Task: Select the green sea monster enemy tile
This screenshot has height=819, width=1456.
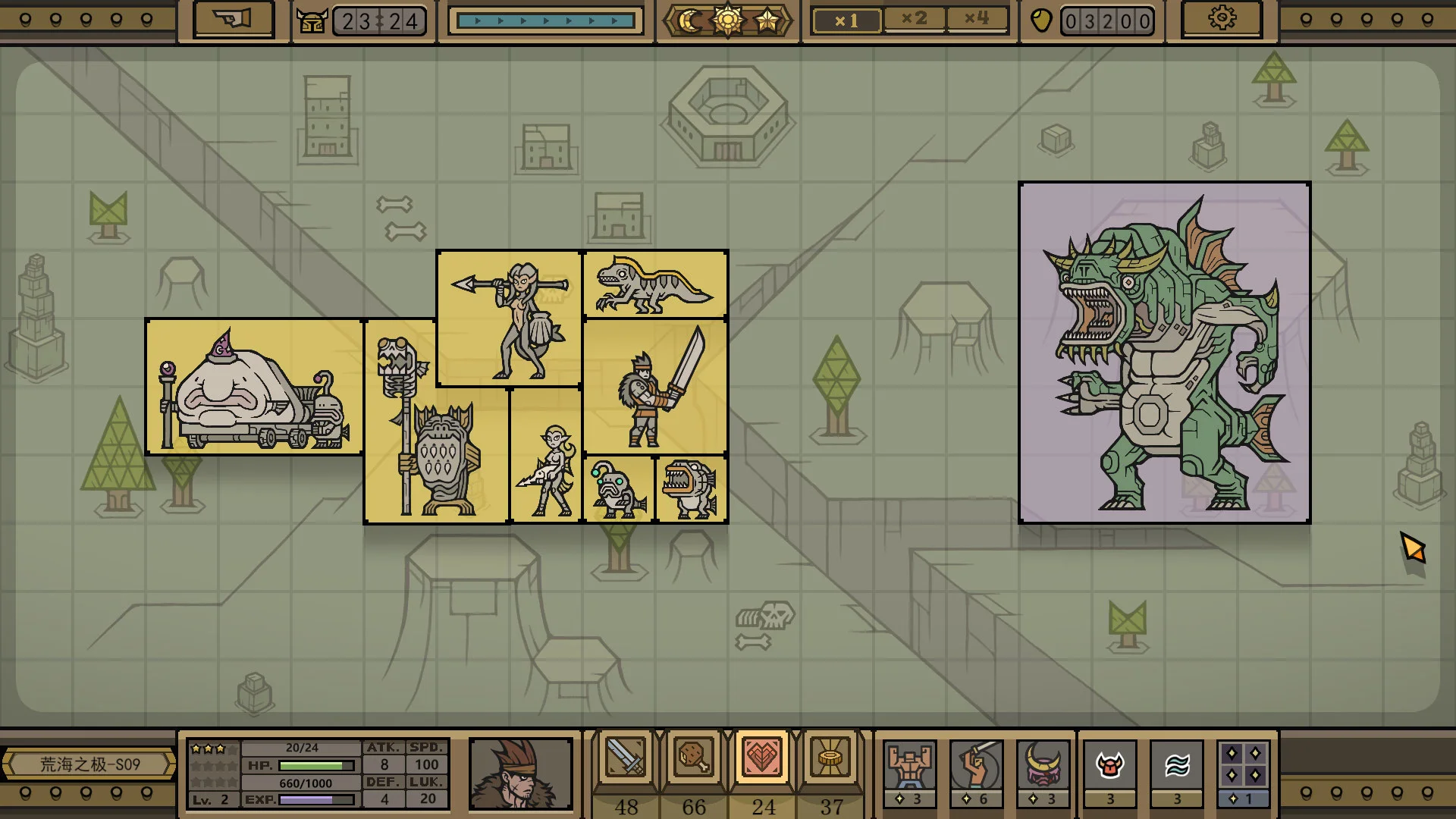Action: [1164, 353]
